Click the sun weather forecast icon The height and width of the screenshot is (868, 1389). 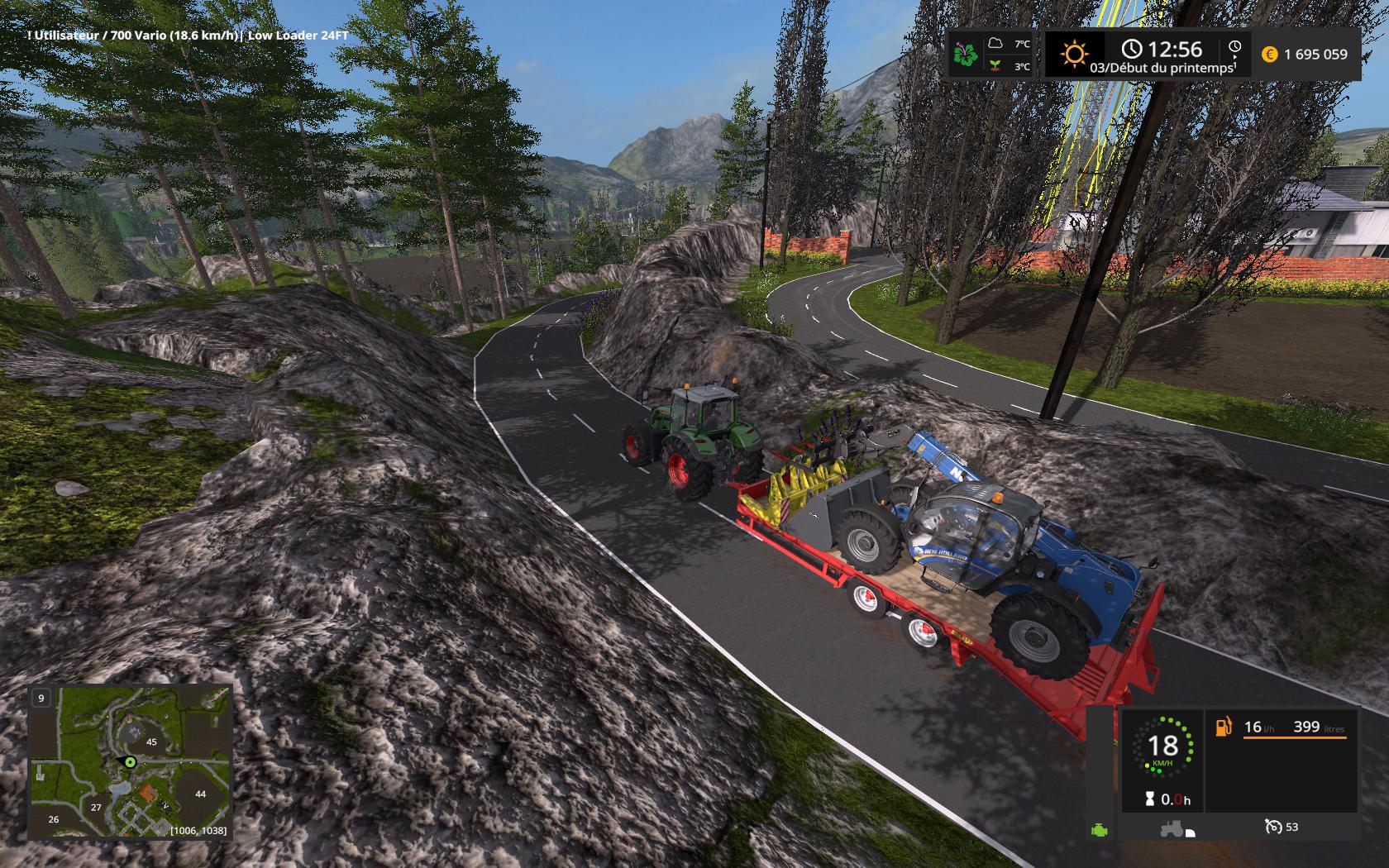(x=1074, y=55)
